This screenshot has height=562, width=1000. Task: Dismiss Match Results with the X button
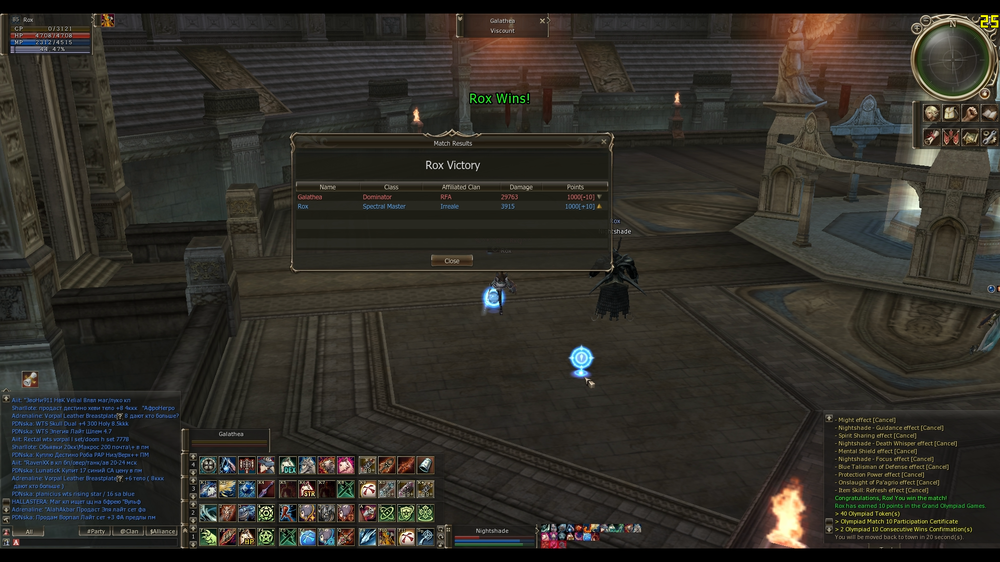click(604, 142)
